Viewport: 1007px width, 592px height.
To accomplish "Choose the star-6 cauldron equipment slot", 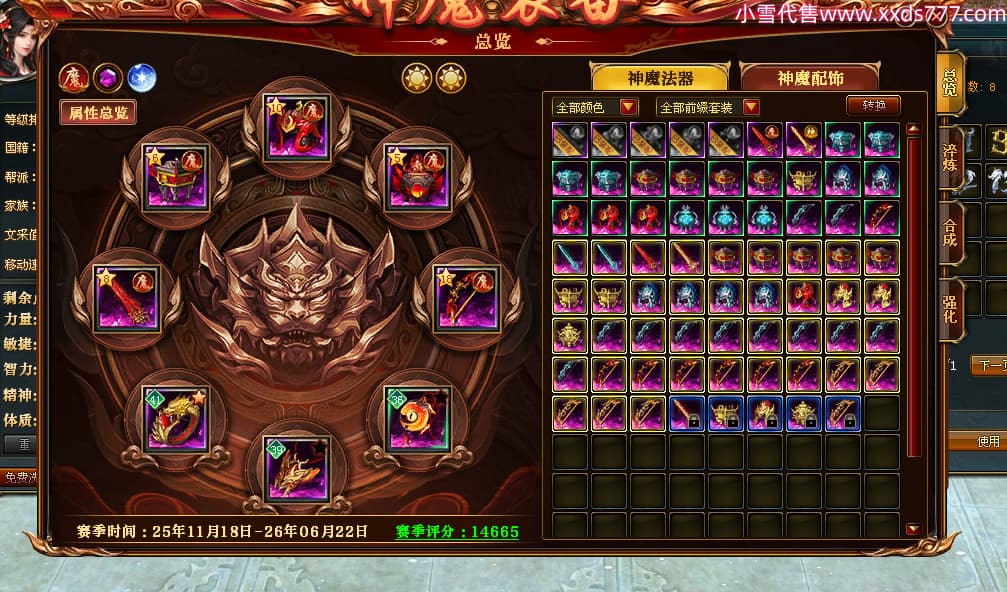I will [176, 178].
